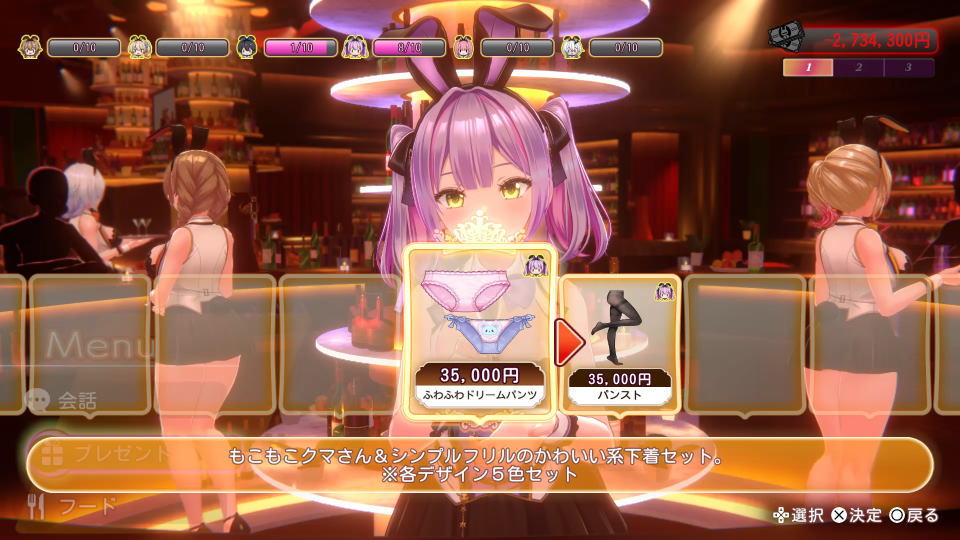The height and width of the screenshot is (540, 960).
Task: Switch to page tab 2
Action: pyautogui.click(x=859, y=68)
